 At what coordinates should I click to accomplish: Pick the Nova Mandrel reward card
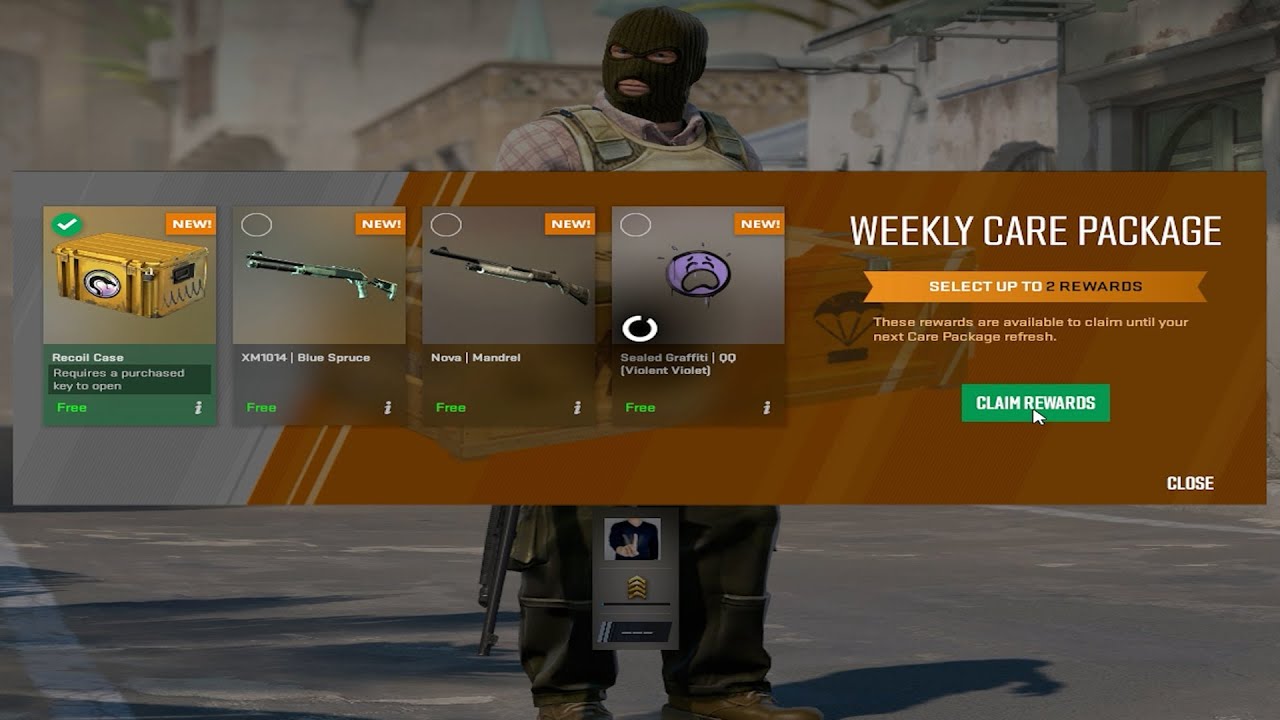509,280
